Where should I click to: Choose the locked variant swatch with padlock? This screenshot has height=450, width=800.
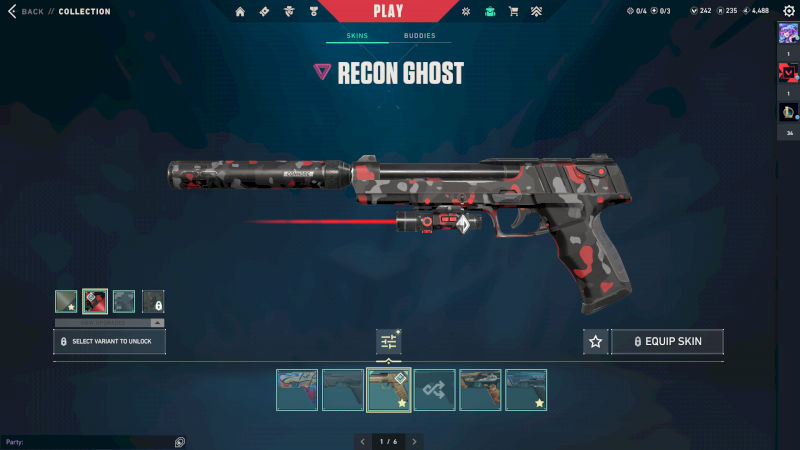(x=153, y=301)
